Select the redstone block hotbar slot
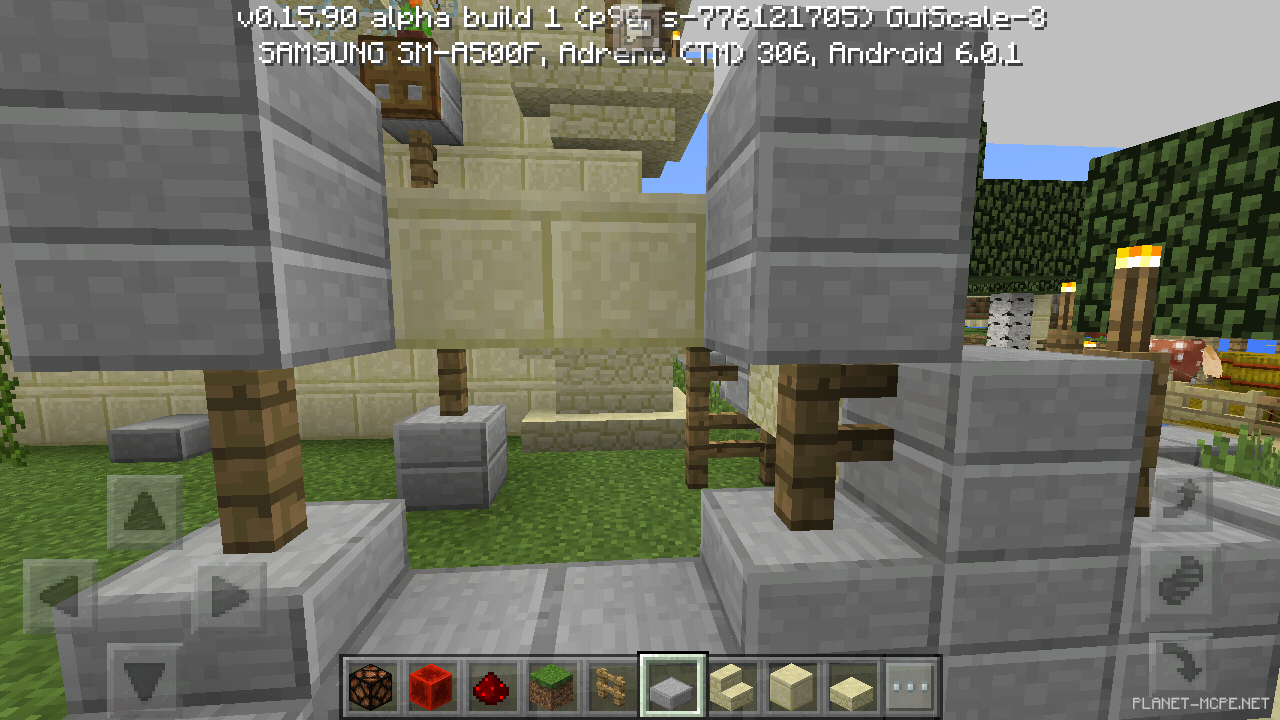The image size is (1280, 720). (x=432, y=685)
